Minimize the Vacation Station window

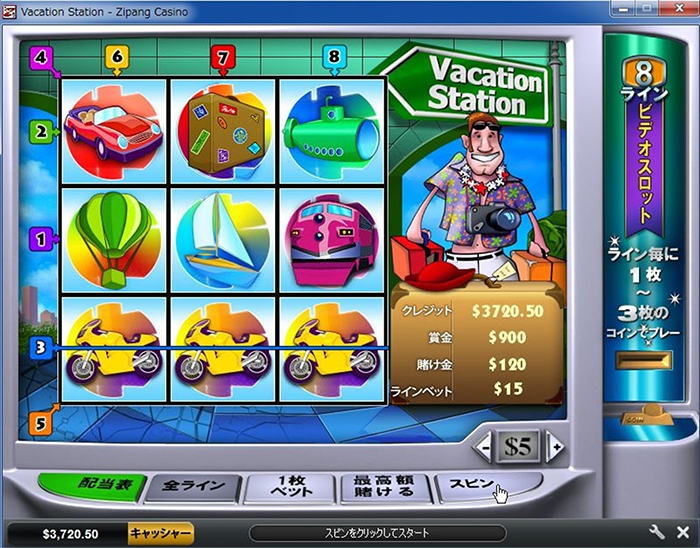pos(621,10)
